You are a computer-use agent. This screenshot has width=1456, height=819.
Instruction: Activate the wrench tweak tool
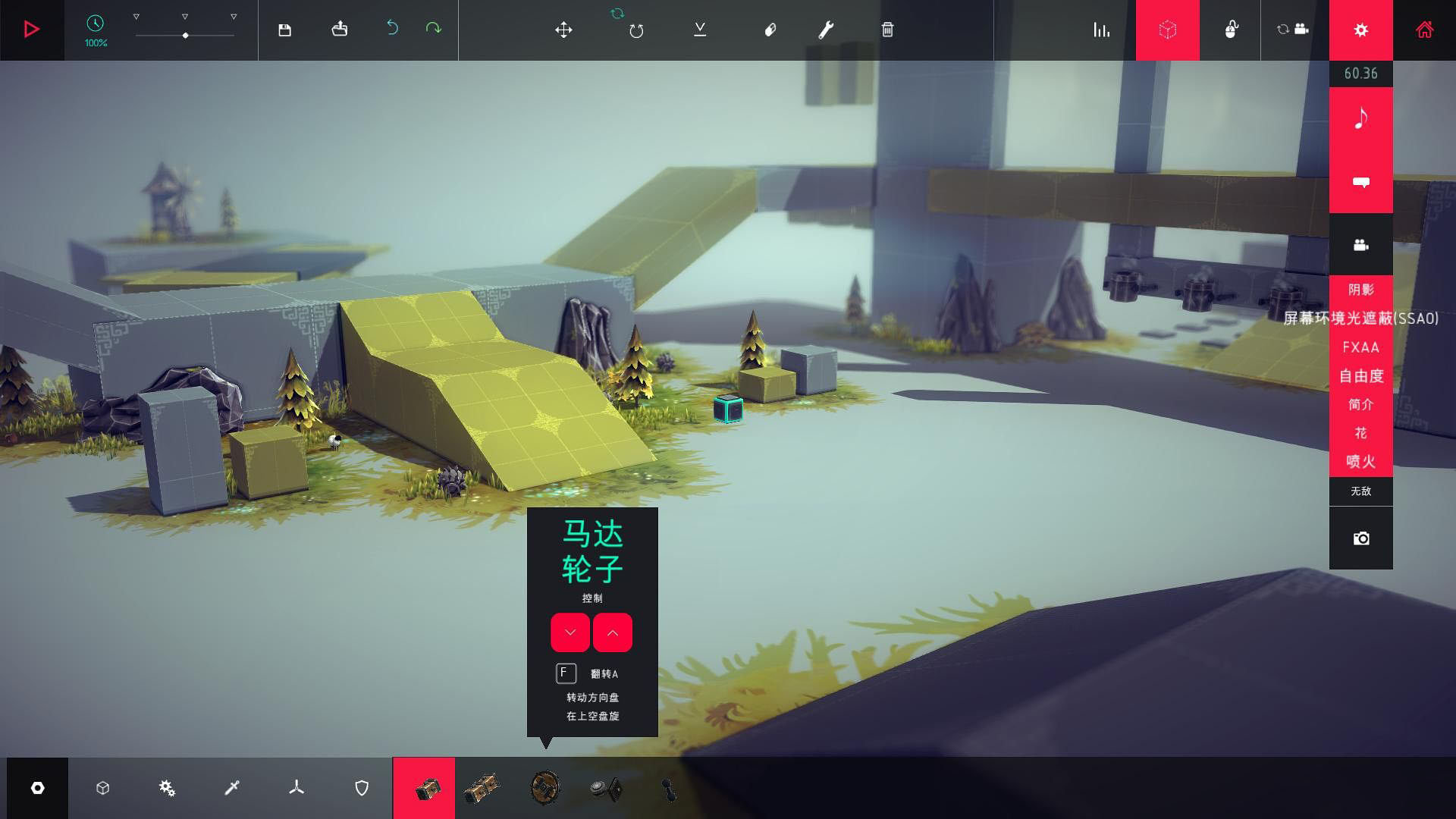[826, 30]
